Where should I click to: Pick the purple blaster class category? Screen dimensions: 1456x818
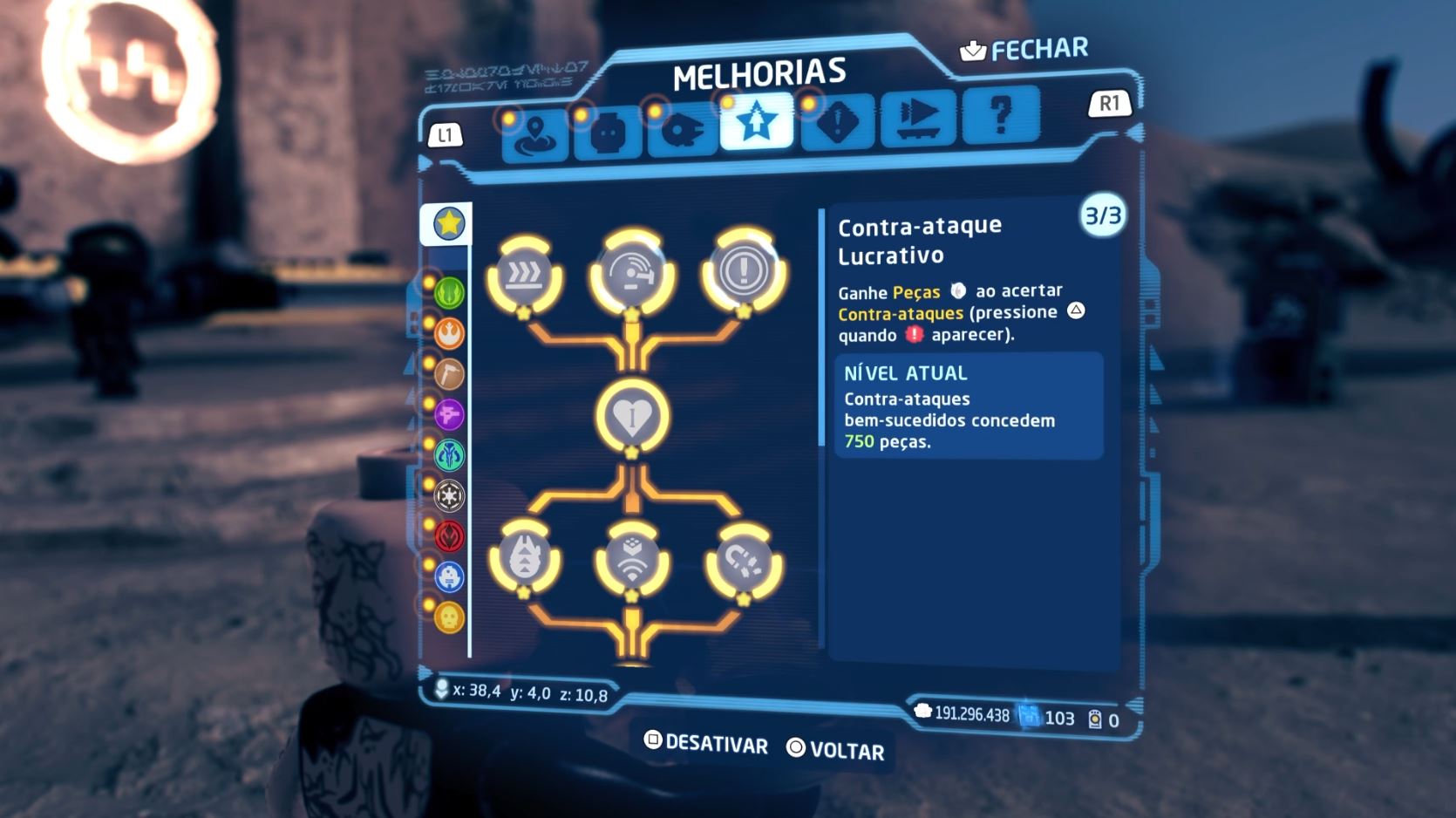click(449, 414)
